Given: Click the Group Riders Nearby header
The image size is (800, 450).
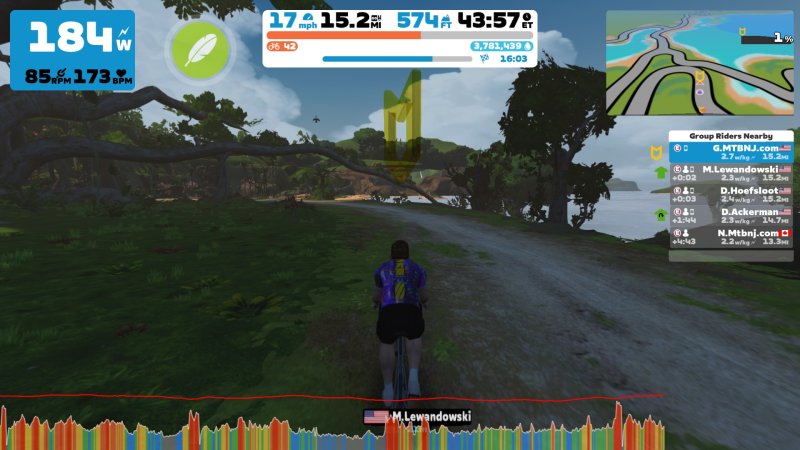Looking at the screenshot, I should [730, 136].
